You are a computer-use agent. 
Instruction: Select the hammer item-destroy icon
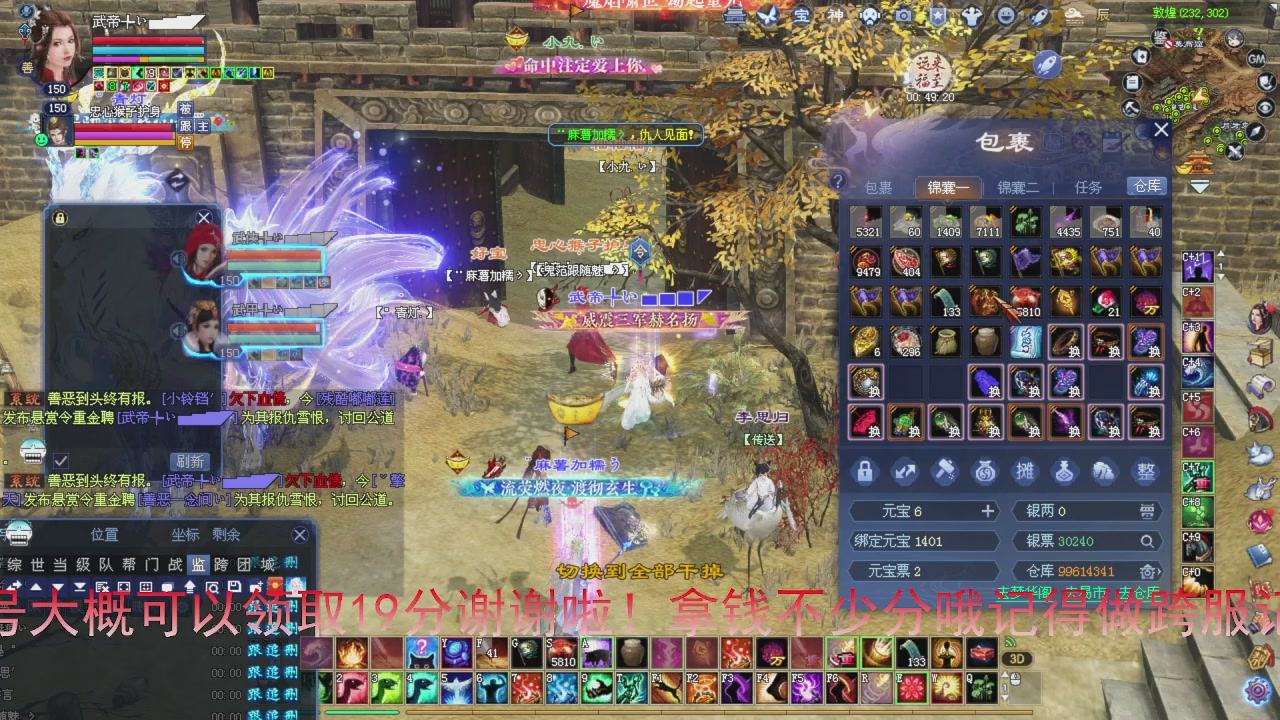[x=944, y=471]
